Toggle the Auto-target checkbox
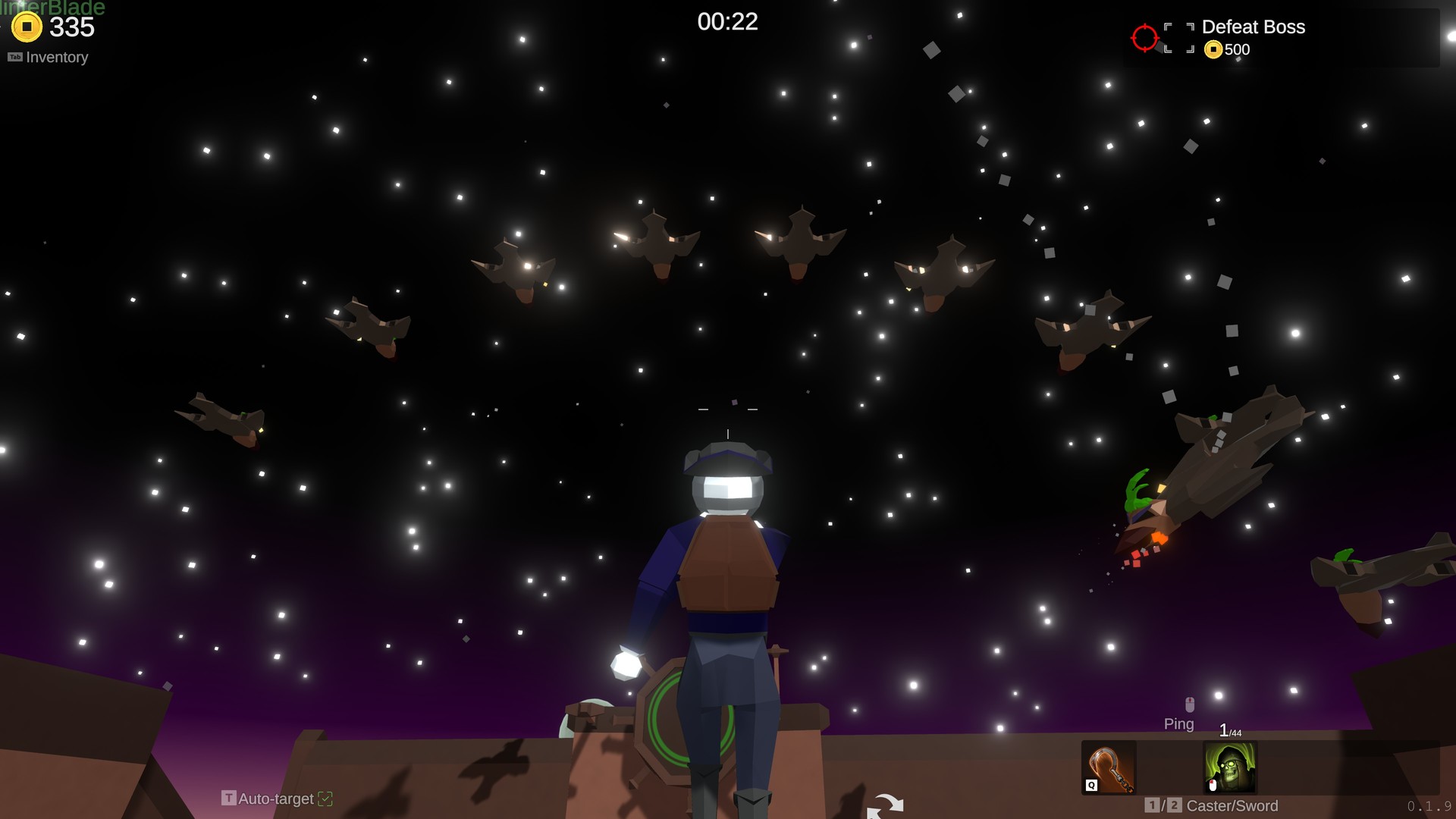Viewport: 1456px width, 819px height. 326,799
